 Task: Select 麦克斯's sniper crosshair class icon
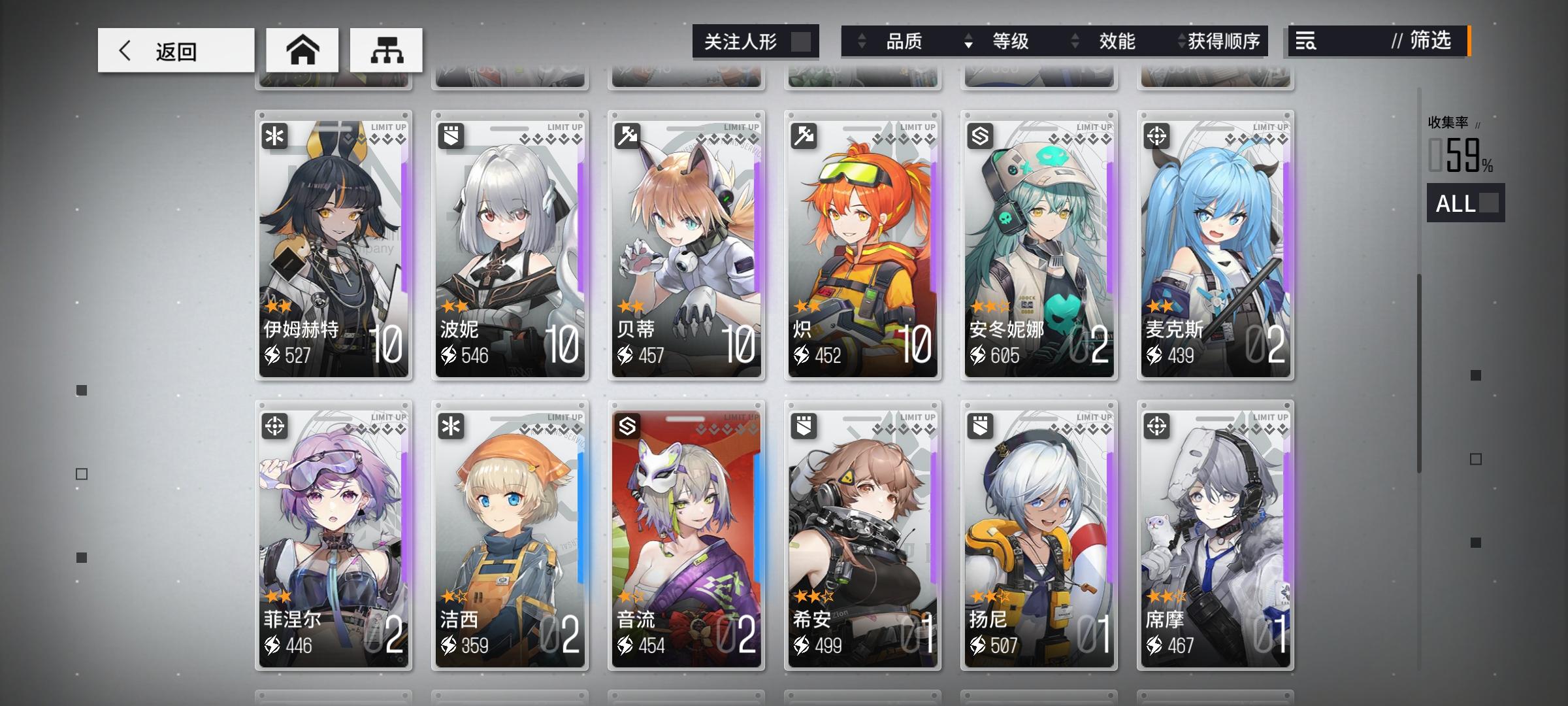pos(1156,137)
